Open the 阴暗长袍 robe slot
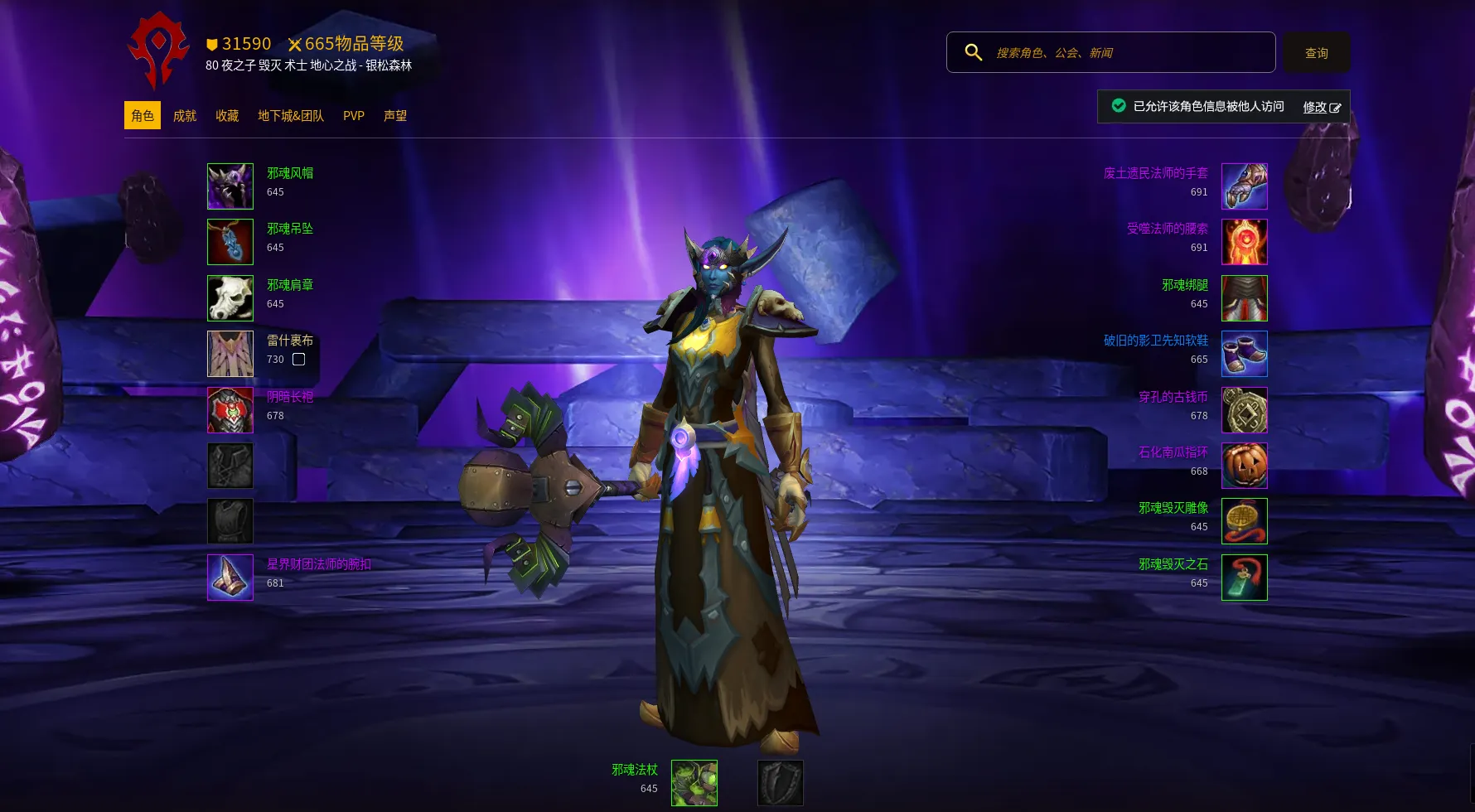1475x812 pixels. (x=230, y=410)
